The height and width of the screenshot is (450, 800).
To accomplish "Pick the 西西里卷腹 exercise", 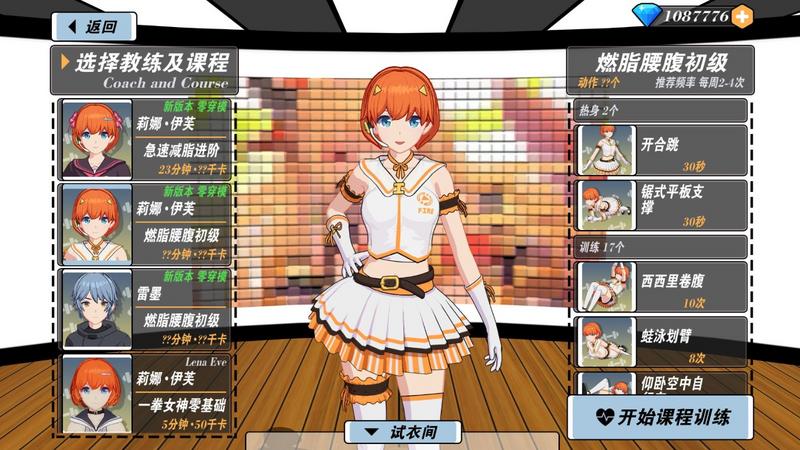I will point(661,285).
